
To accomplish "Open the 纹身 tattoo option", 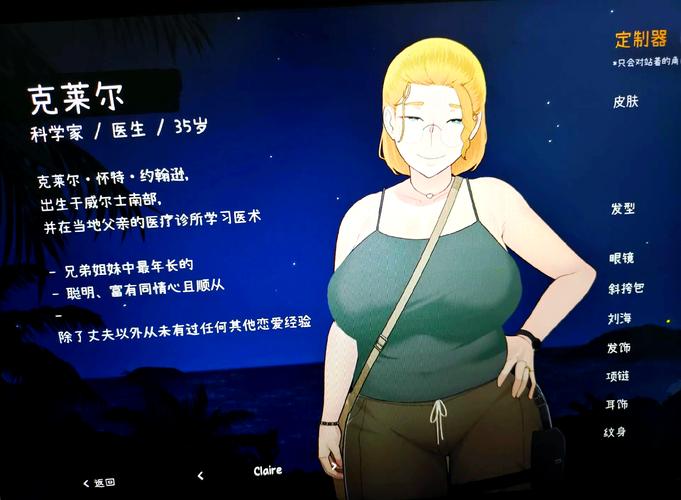I will (615, 431).
